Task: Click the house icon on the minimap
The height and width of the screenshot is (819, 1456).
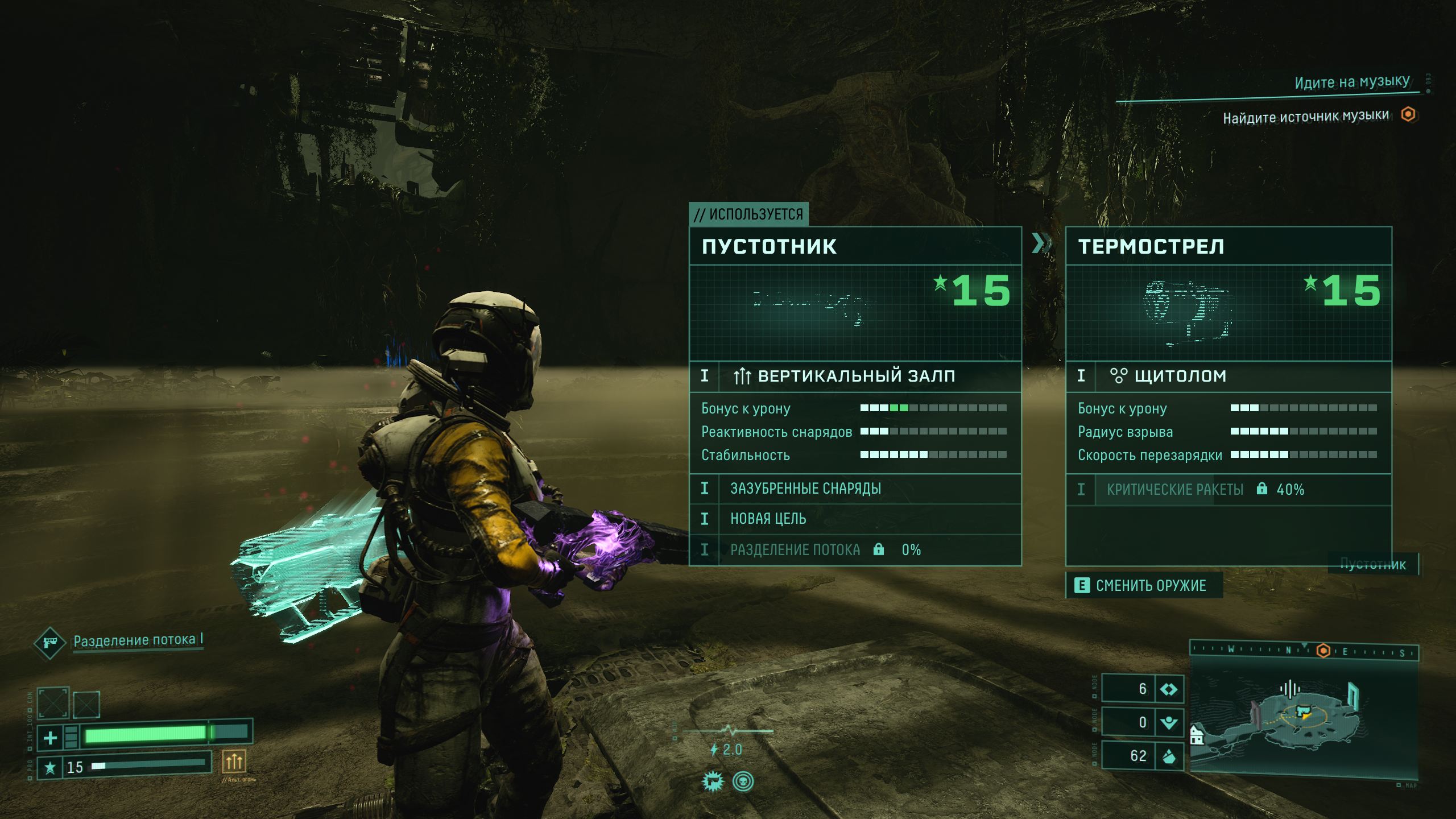Action: point(1197,737)
